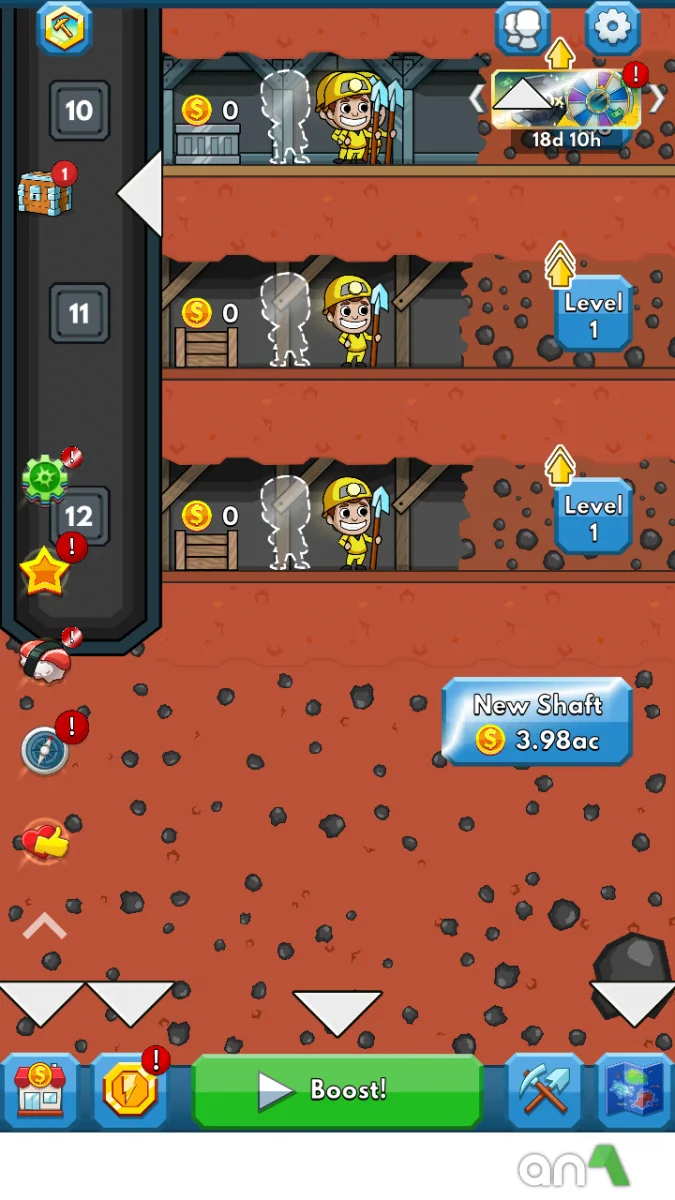Open the hexagonal pickaxe badge icon
This screenshot has height=1200, width=675.
click(65, 27)
